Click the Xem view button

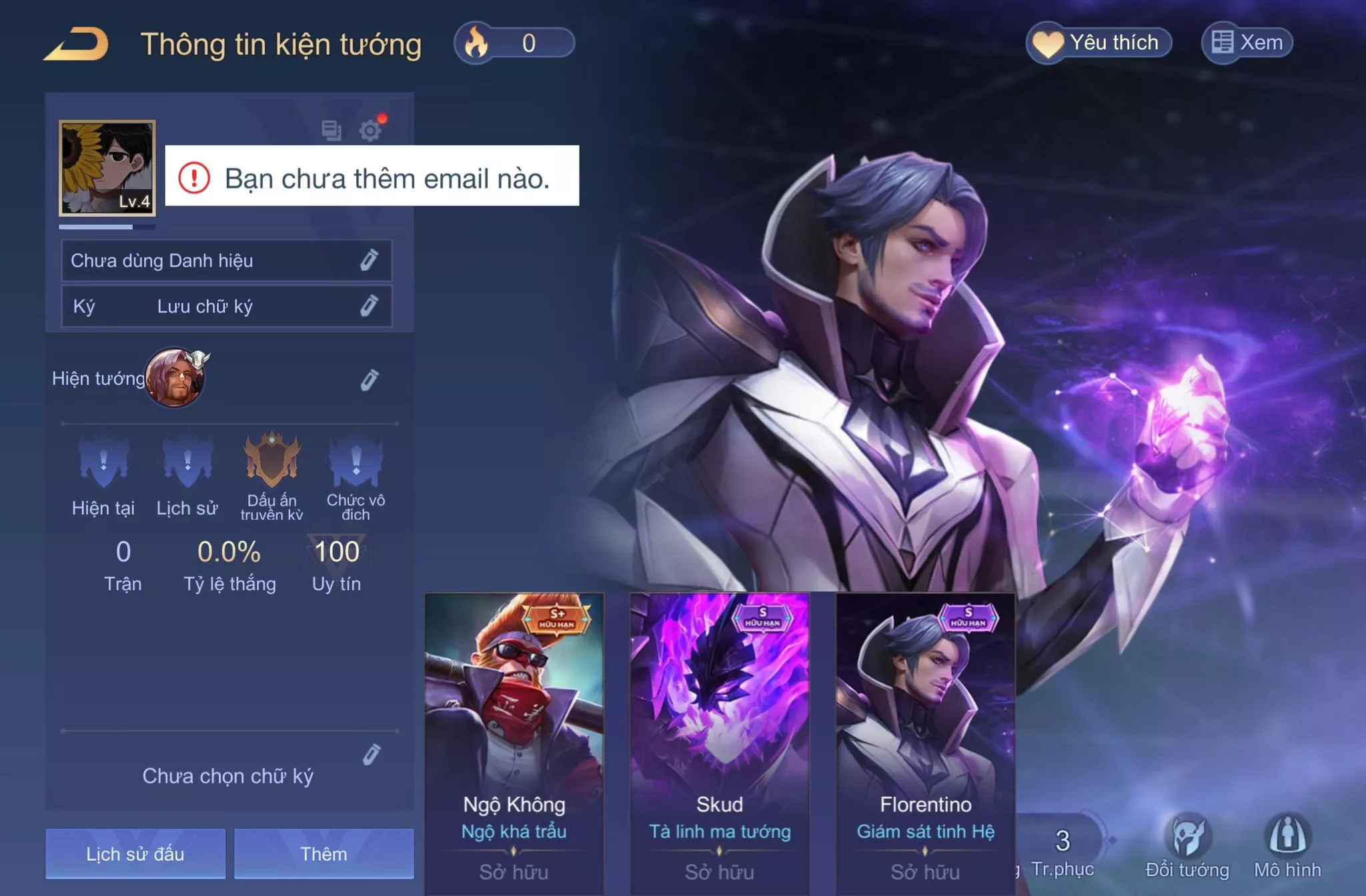[1247, 43]
